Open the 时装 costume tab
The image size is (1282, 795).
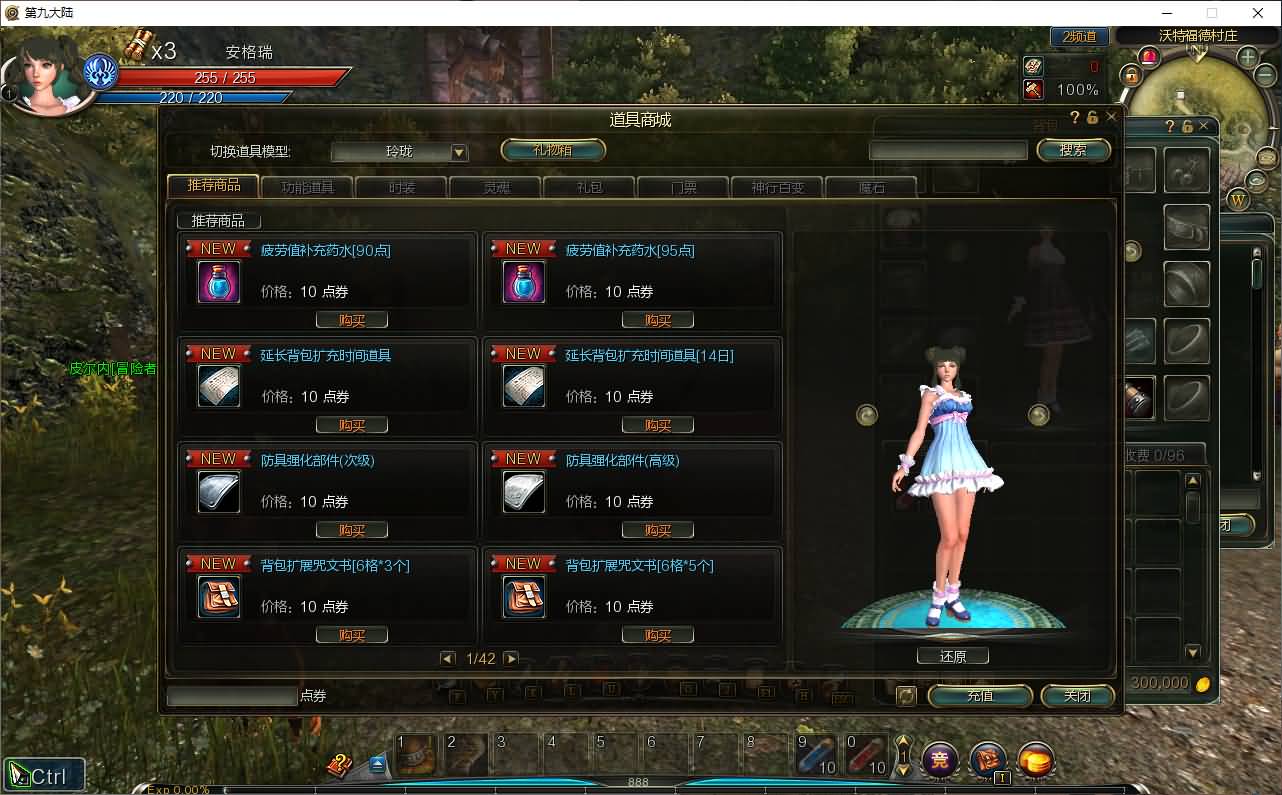(401, 187)
